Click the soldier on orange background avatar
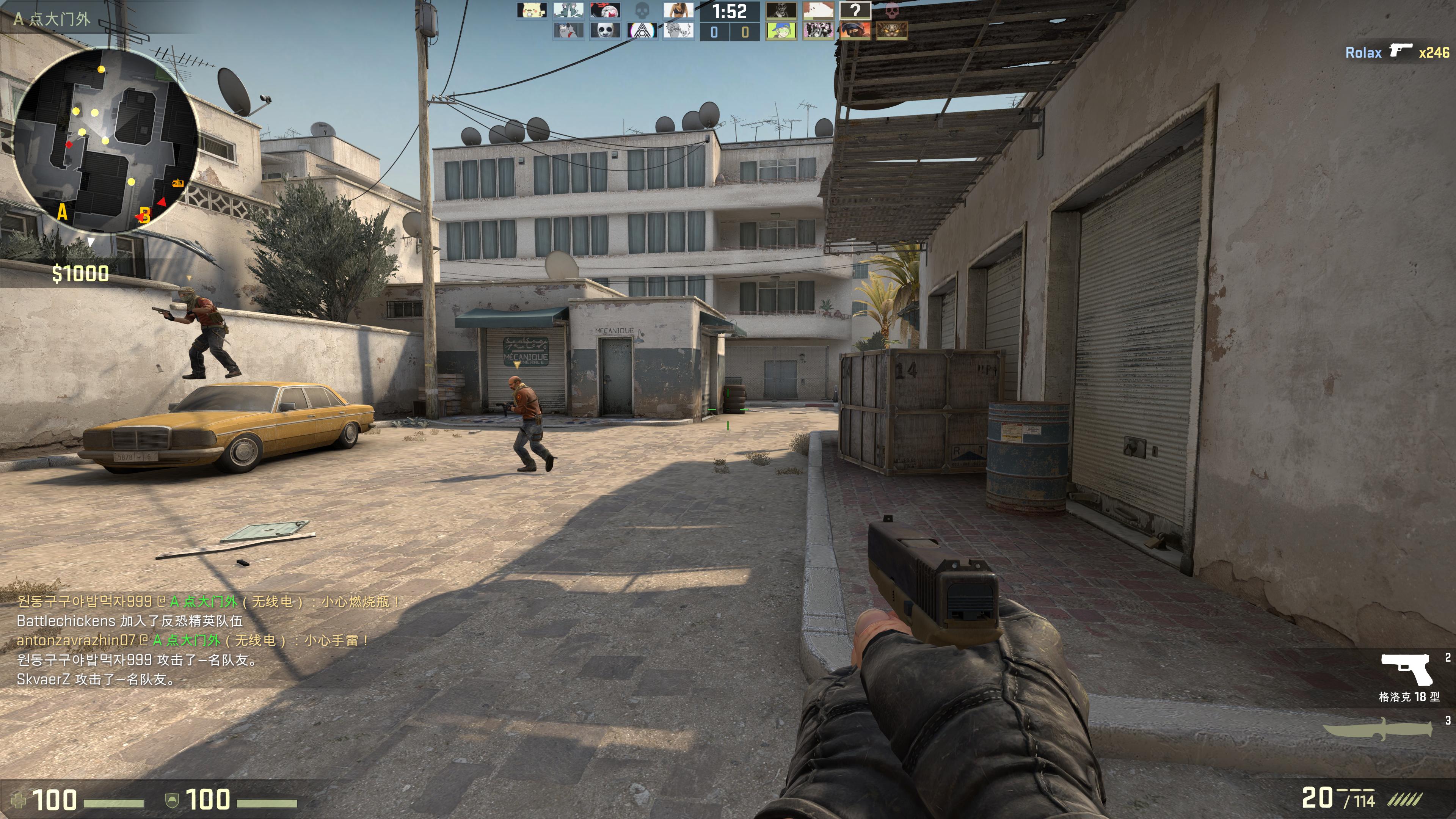 (855, 30)
